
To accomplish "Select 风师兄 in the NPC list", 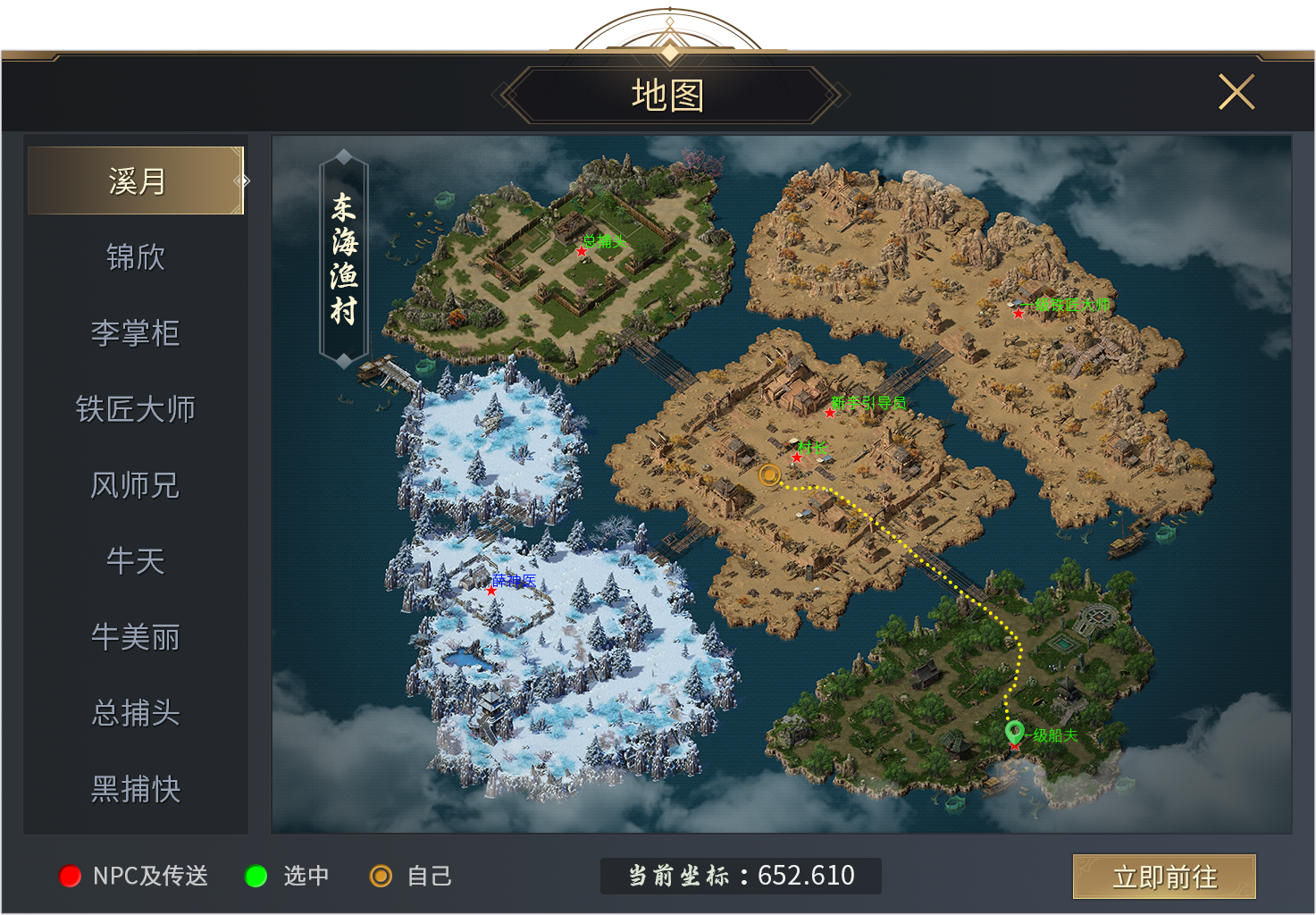I will (x=136, y=485).
